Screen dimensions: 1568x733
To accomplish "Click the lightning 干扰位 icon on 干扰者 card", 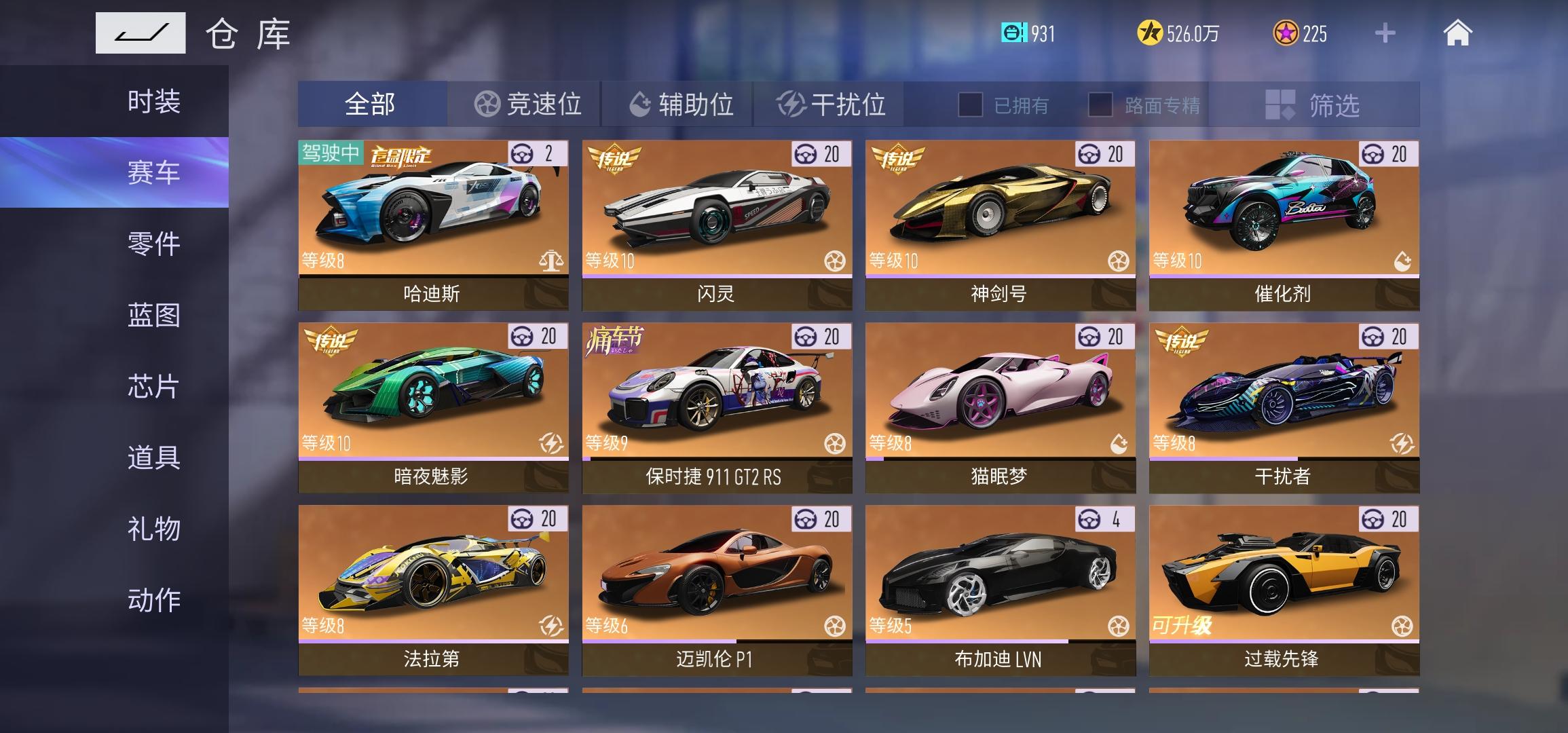I will point(1400,444).
